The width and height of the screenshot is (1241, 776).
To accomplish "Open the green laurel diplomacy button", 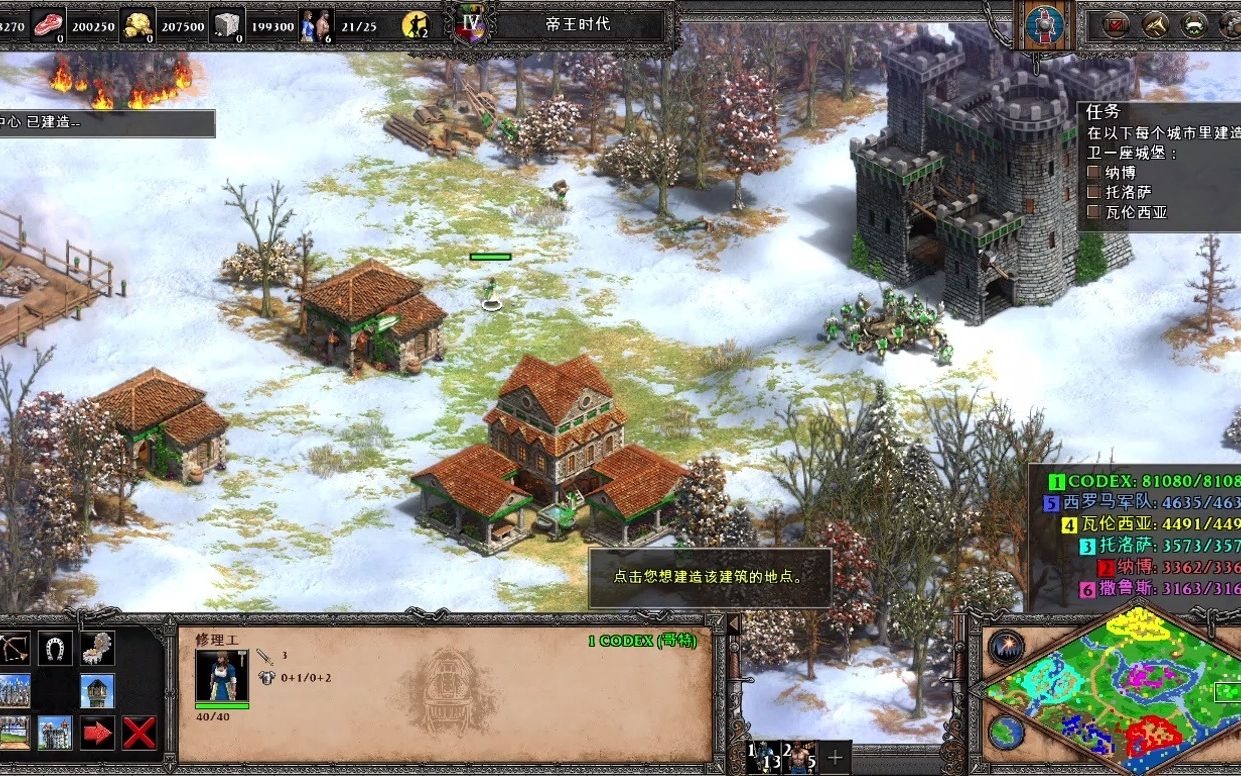I will [1194, 24].
